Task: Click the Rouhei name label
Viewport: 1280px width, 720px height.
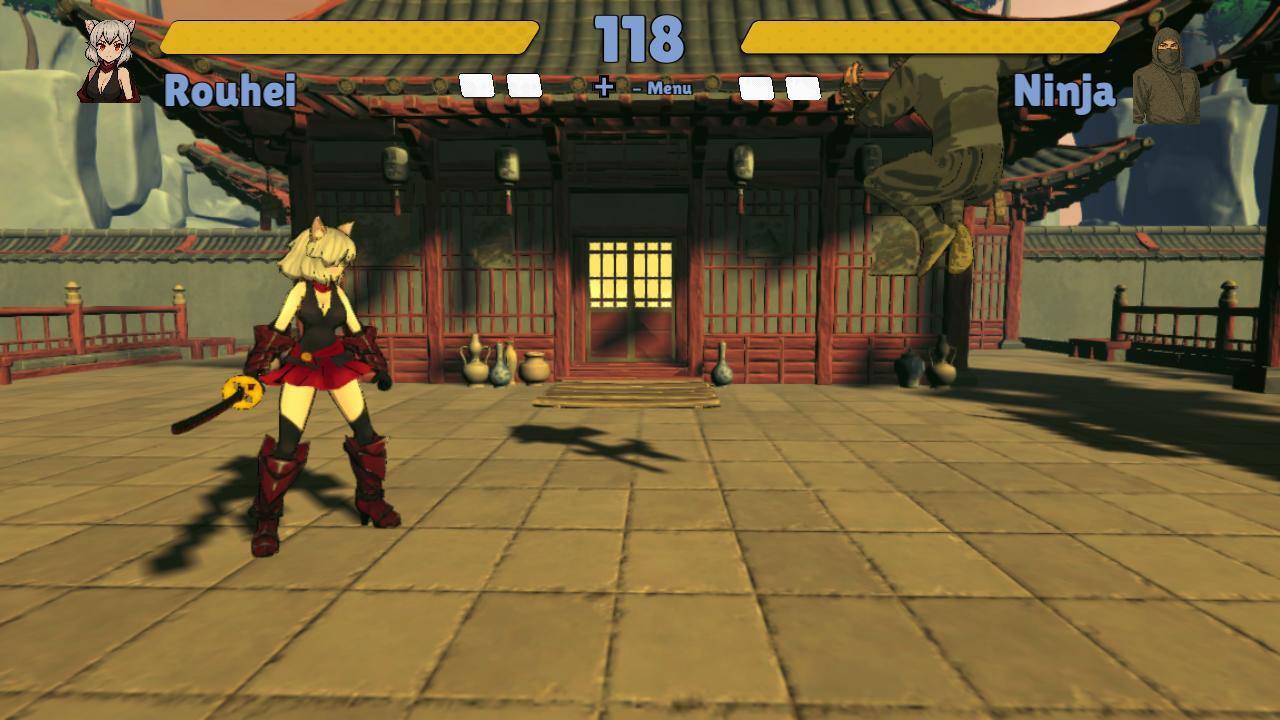Action: (x=232, y=89)
